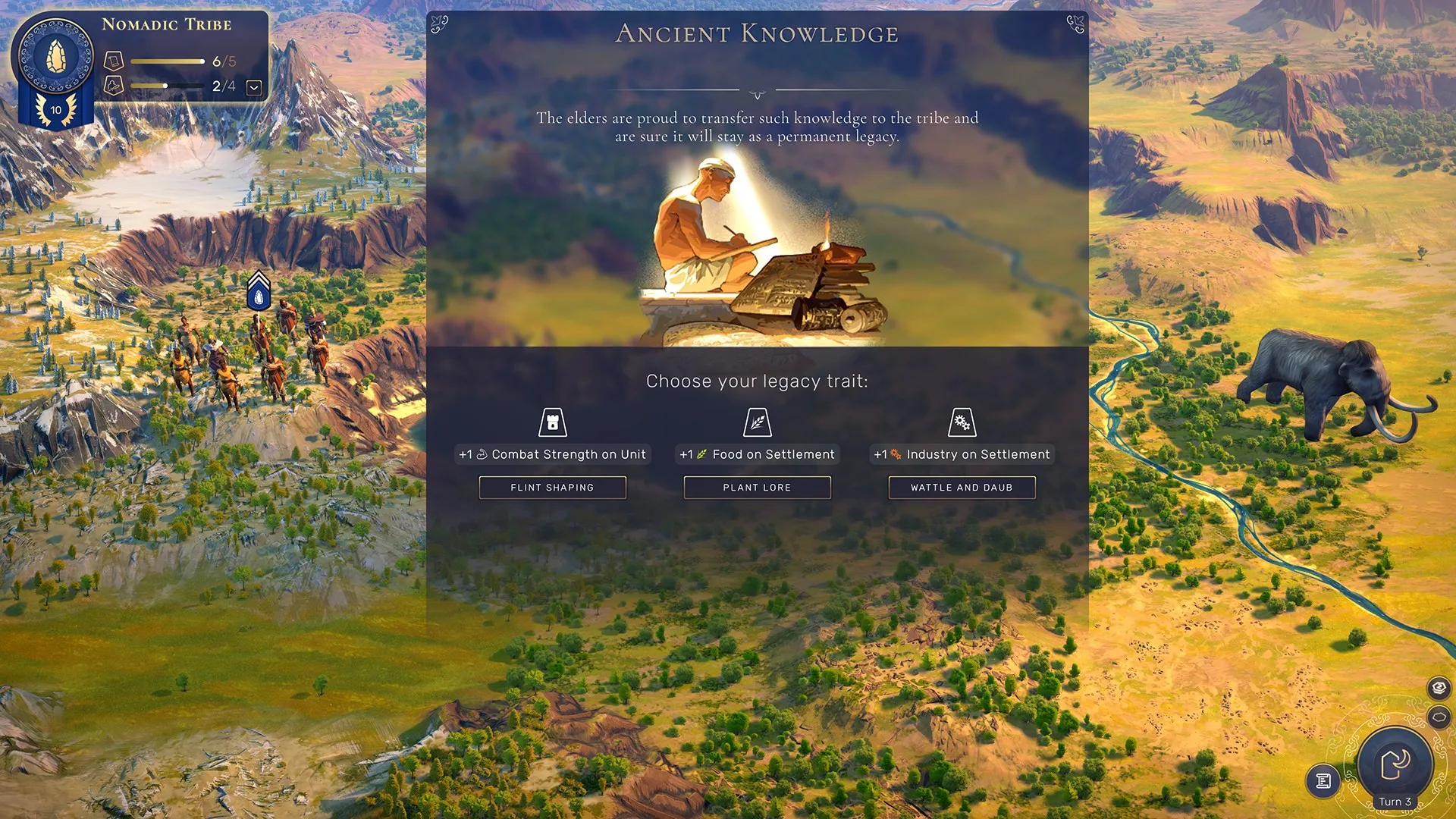
Task: Expand the chevron next to the 2/4 counter
Action: point(253,87)
